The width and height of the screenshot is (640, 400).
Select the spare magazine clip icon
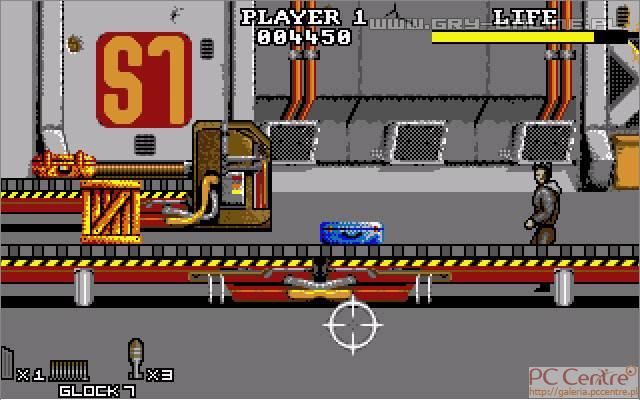click(x=8, y=364)
